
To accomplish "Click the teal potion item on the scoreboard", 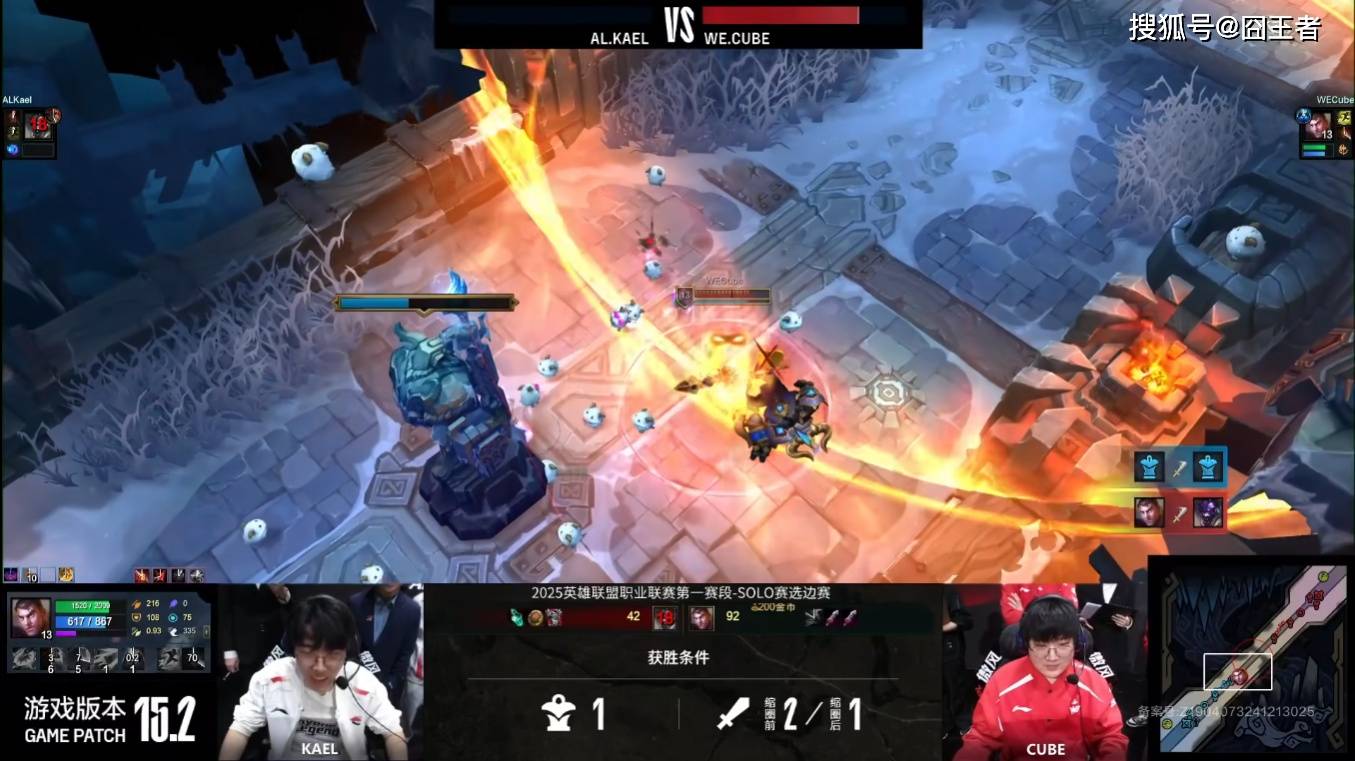I will pyautogui.click(x=517, y=617).
